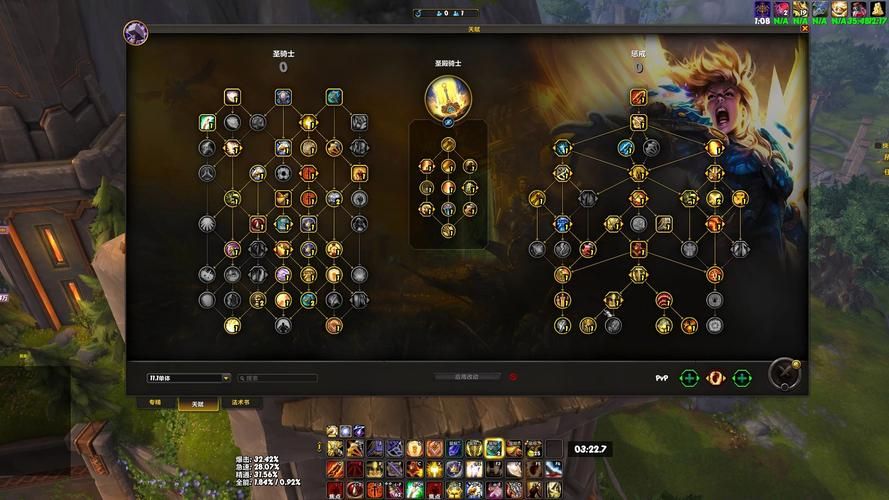Select the 天赋 talents tab

point(197,403)
